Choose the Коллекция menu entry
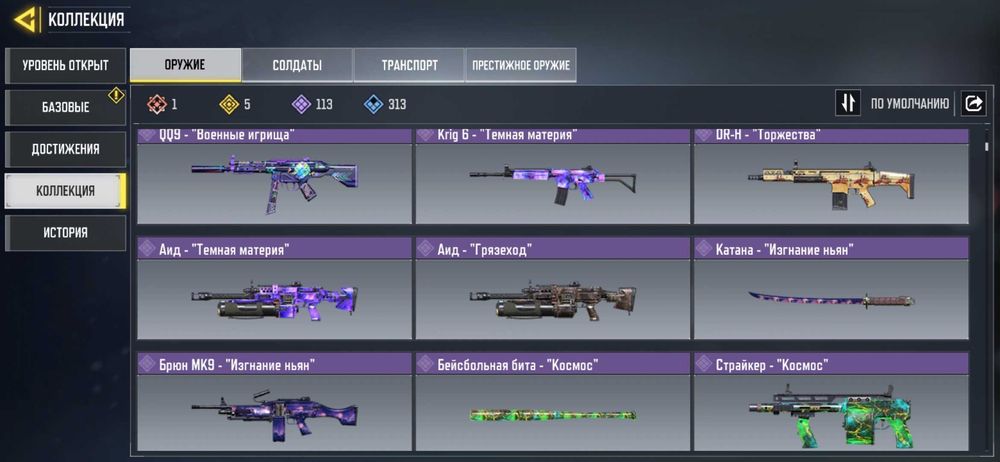 click(65, 191)
